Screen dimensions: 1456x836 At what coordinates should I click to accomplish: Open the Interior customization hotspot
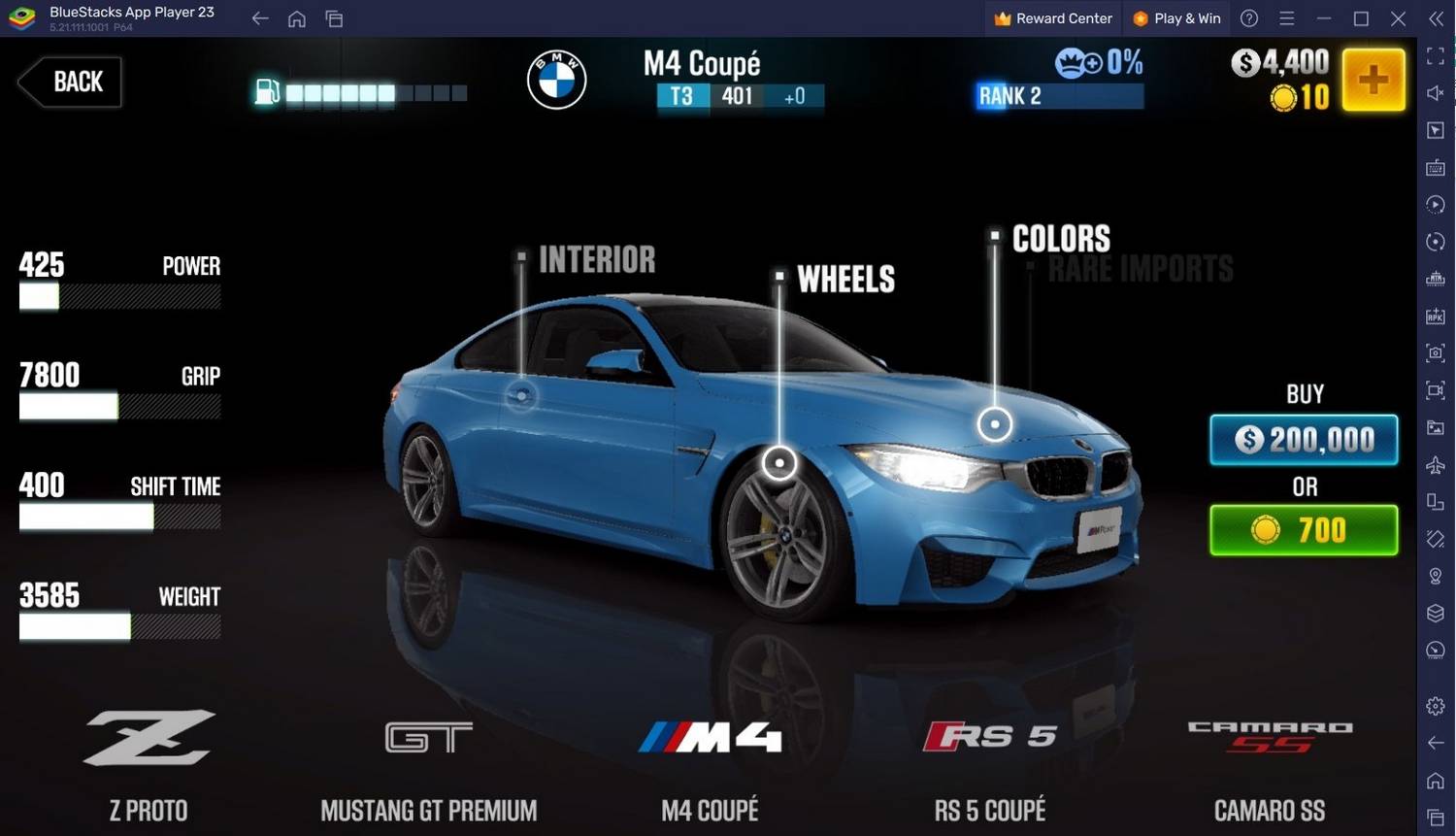(x=521, y=395)
